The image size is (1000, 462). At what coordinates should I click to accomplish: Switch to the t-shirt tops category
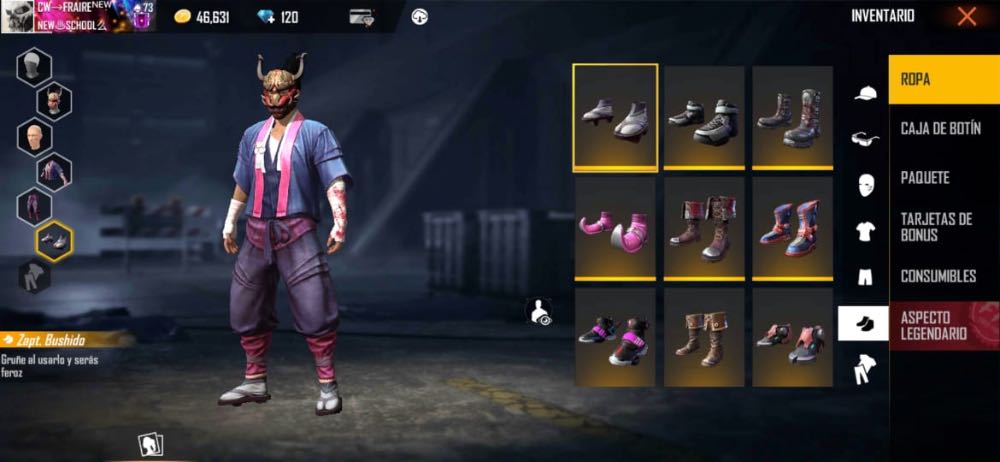[865, 231]
